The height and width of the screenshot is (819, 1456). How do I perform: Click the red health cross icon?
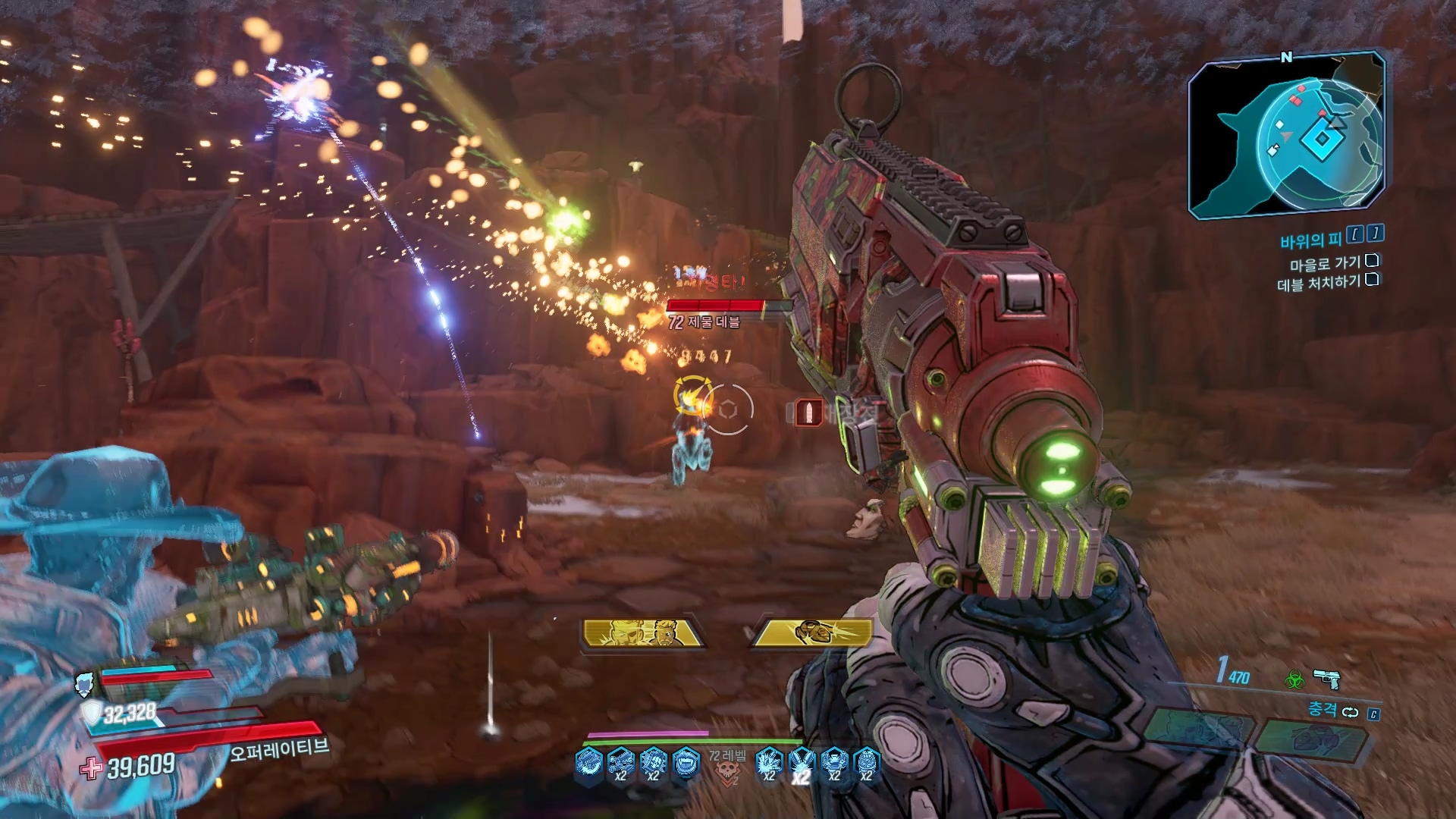tap(92, 769)
